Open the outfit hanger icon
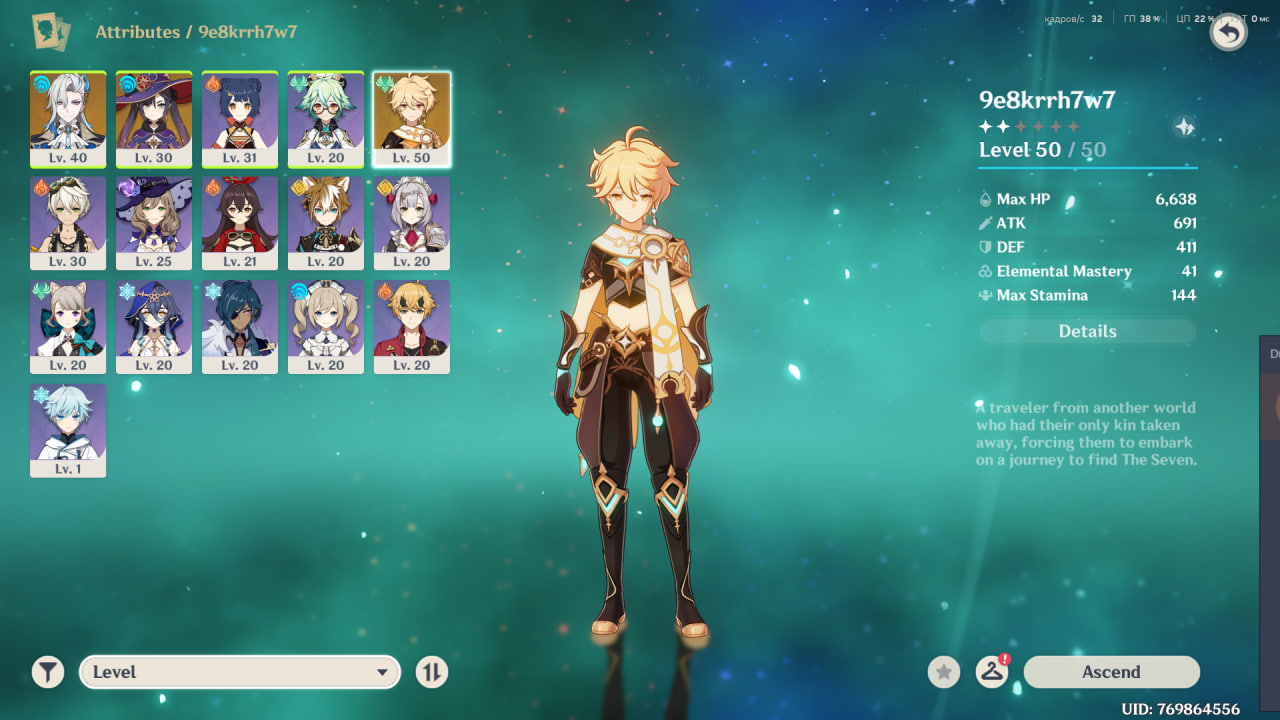 [x=991, y=672]
